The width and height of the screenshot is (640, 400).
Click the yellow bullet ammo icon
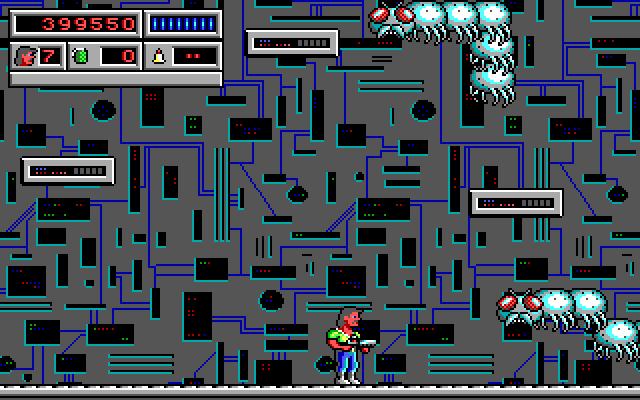[x=159, y=55]
